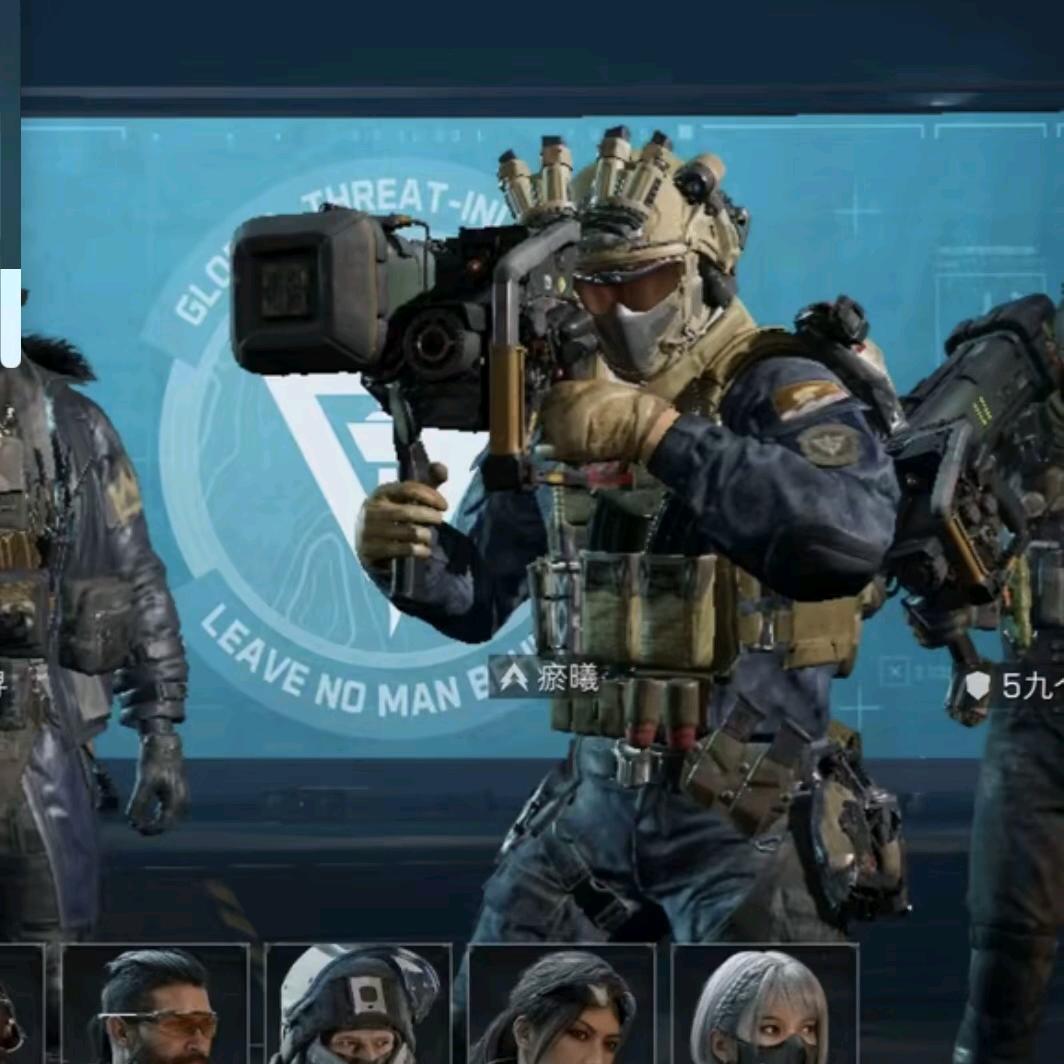The image size is (1064, 1064).
Task: Choose the operator wearing the white helmet
Action: [x=358, y=1006]
